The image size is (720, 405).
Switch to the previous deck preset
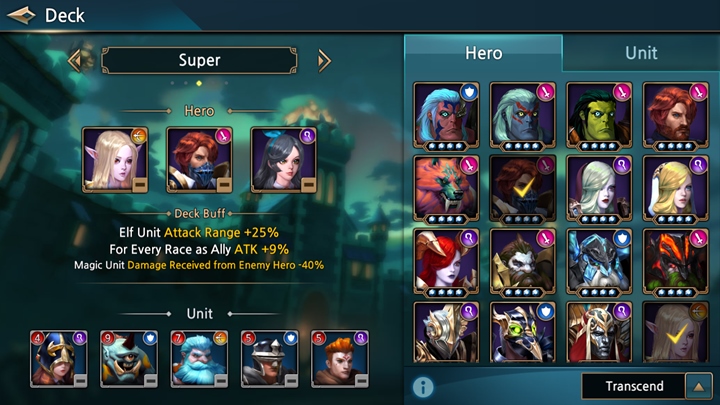point(76,60)
